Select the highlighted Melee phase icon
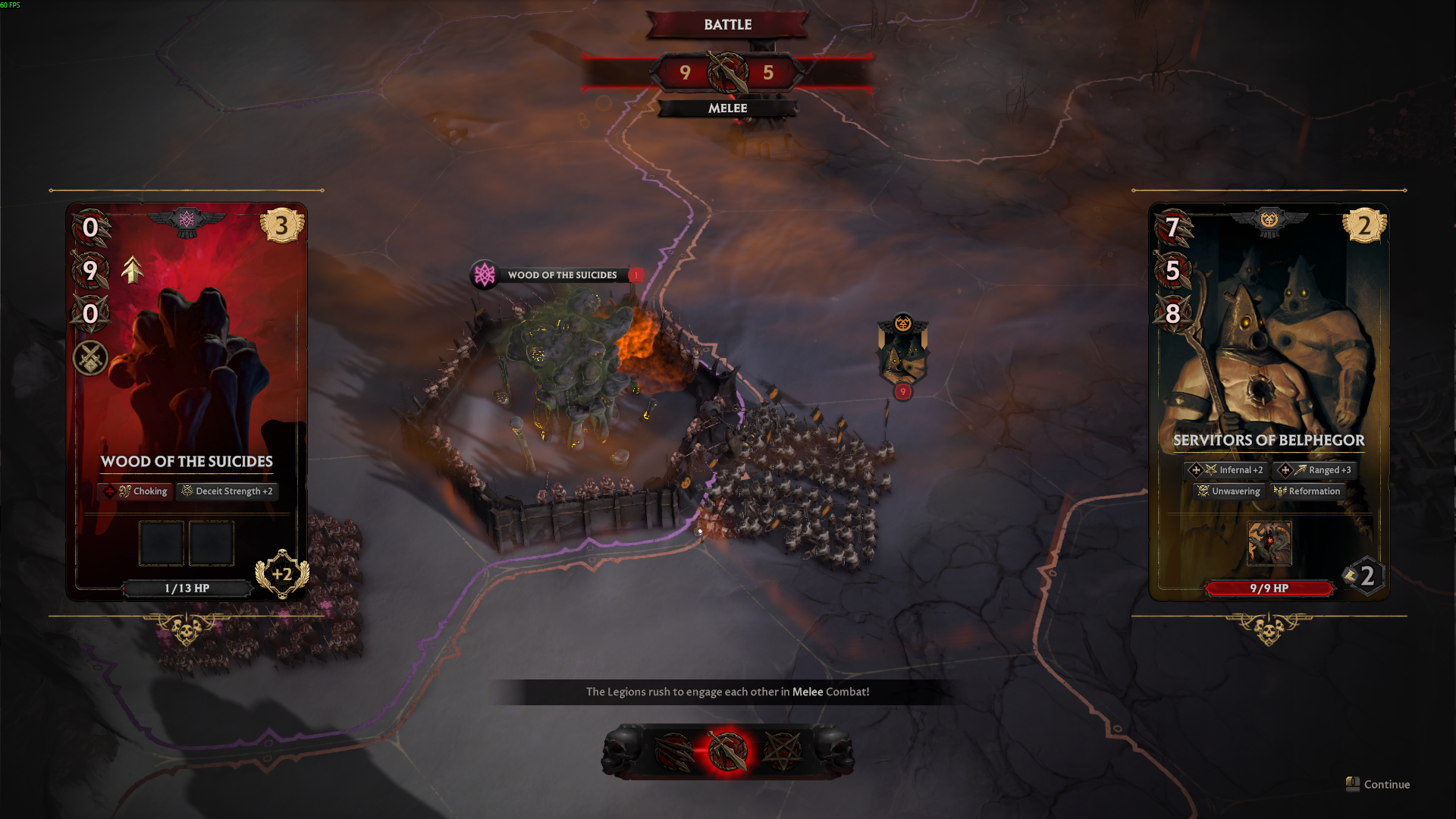This screenshot has height=819, width=1456. (728, 752)
